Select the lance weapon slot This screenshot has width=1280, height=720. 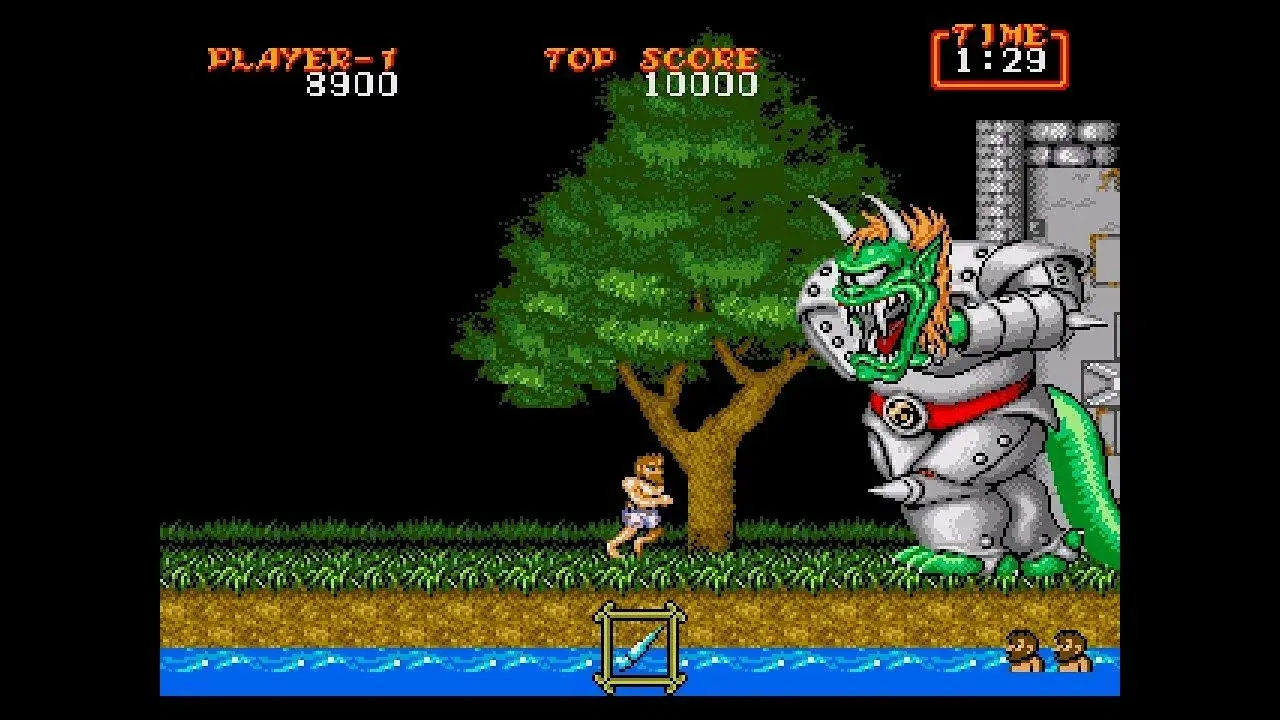point(640,646)
